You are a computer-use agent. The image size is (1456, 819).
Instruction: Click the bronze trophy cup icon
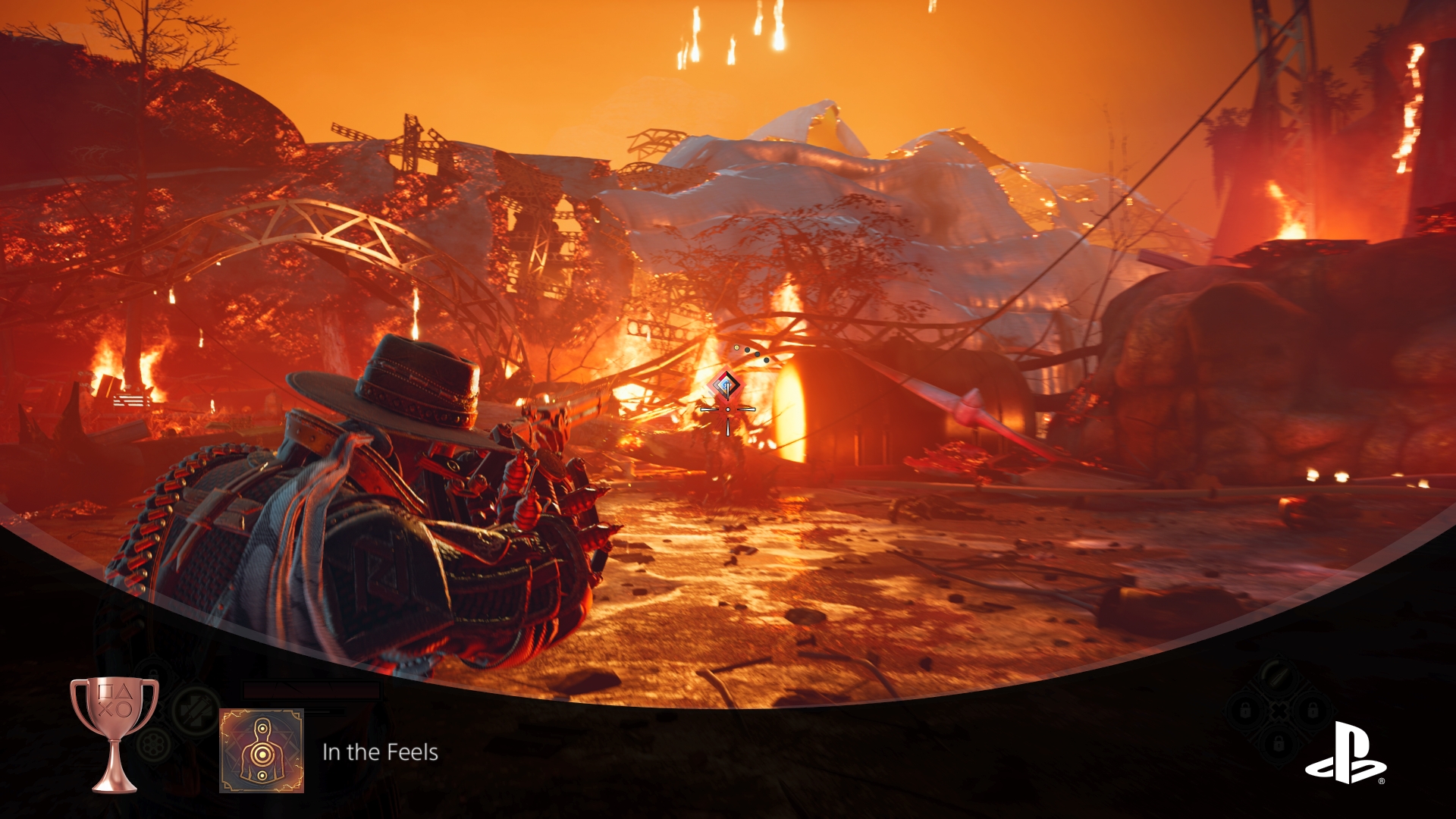(x=115, y=733)
